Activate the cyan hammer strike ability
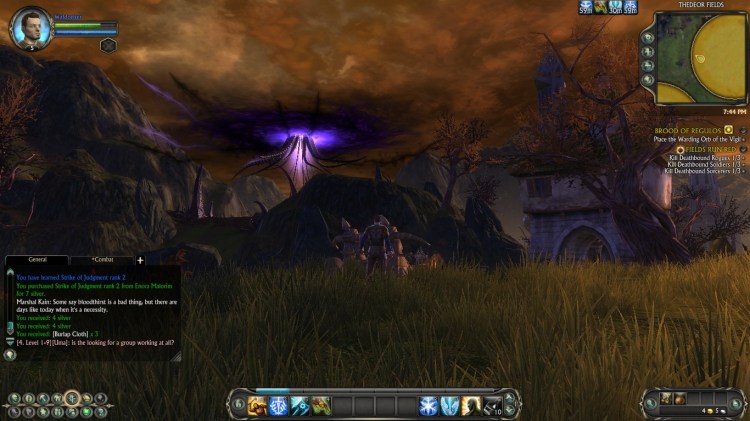The height and width of the screenshot is (421, 750). pyautogui.click(x=298, y=405)
